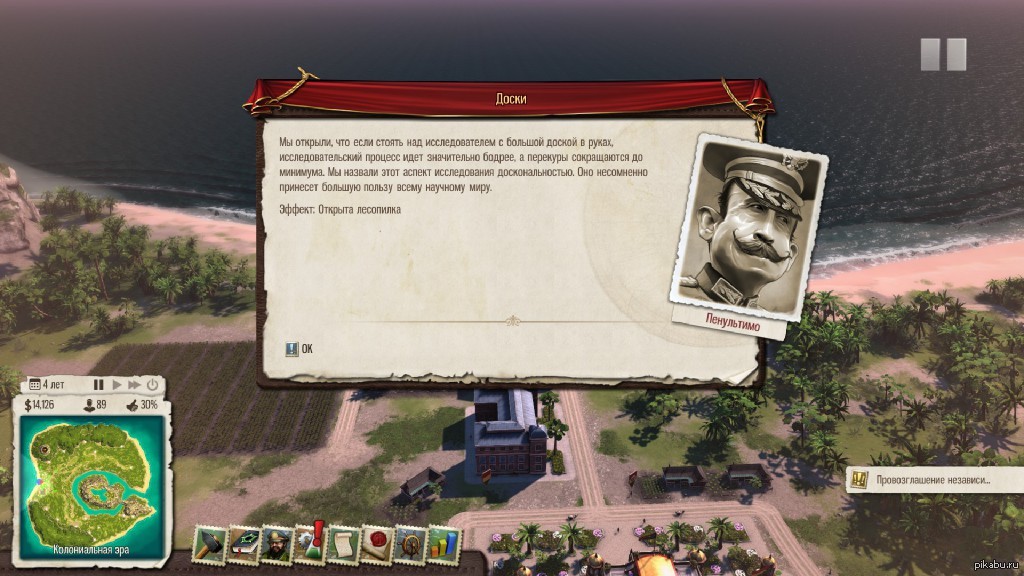This screenshot has width=1024, height=576.
Task: Open the blank scroll stamp
Action: pyautogui.click(x=343, y=542)
